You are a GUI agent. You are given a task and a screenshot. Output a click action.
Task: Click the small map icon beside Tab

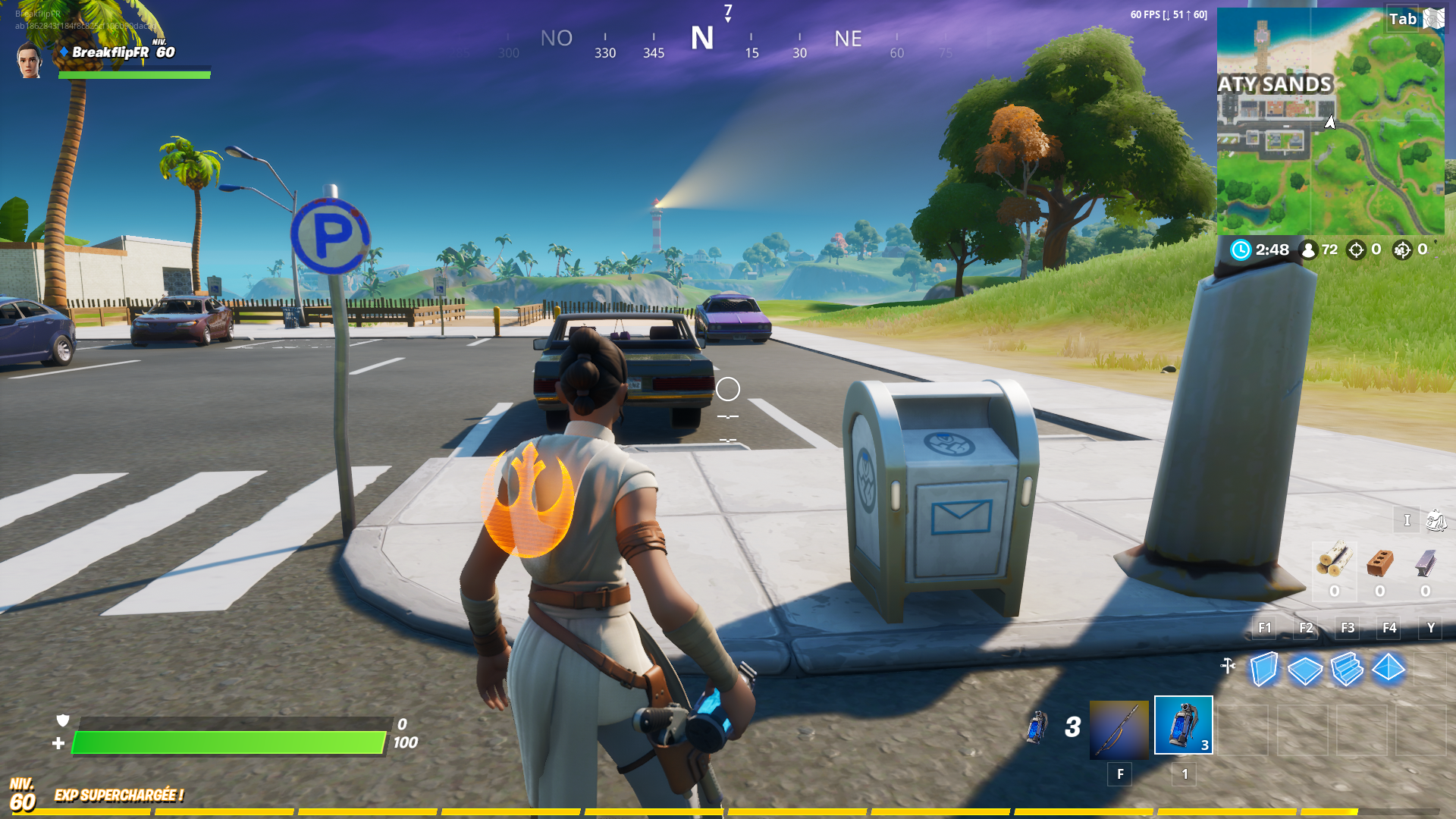[1433, 18]
